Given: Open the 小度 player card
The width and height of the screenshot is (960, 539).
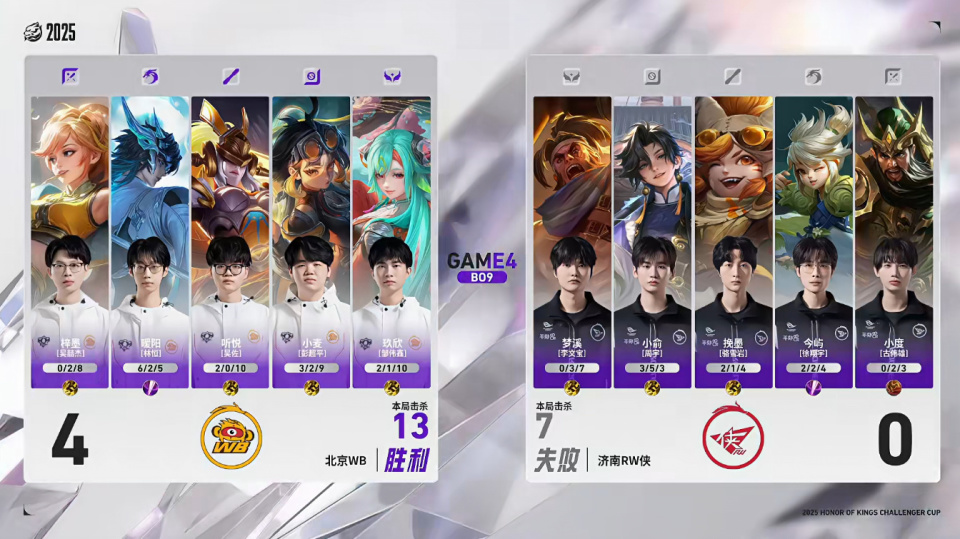Looking at the screenshot, I should tap(894, 240).
